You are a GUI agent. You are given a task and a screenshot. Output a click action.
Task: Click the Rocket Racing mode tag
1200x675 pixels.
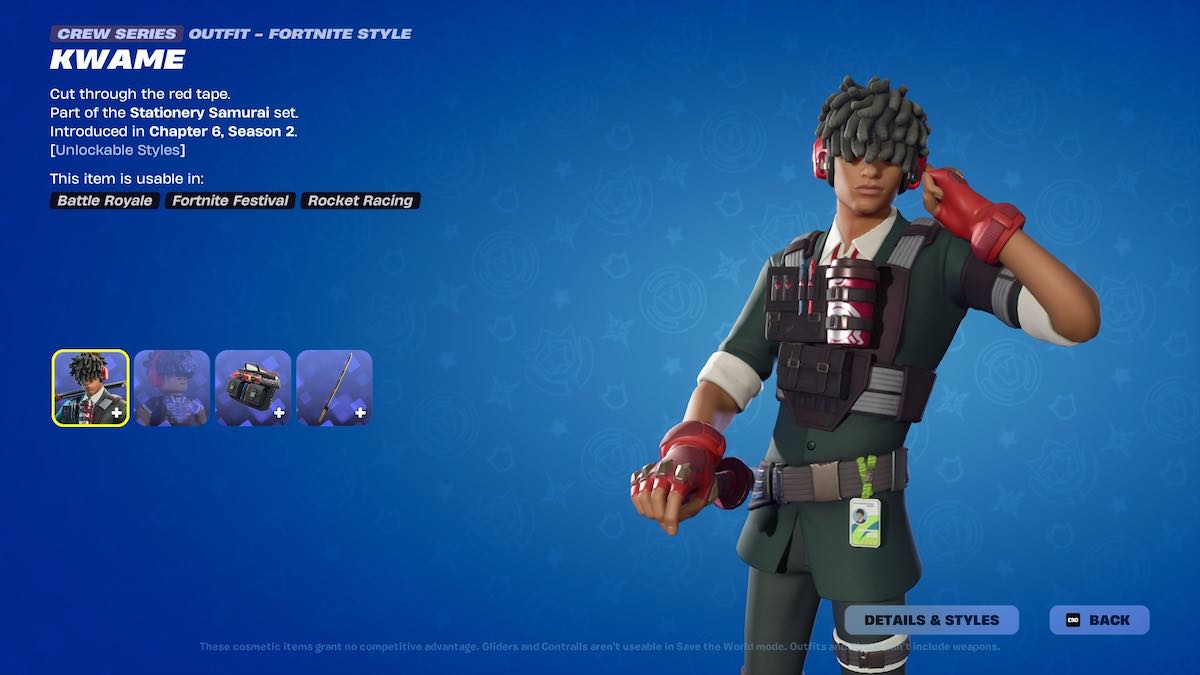click(360, 201)
